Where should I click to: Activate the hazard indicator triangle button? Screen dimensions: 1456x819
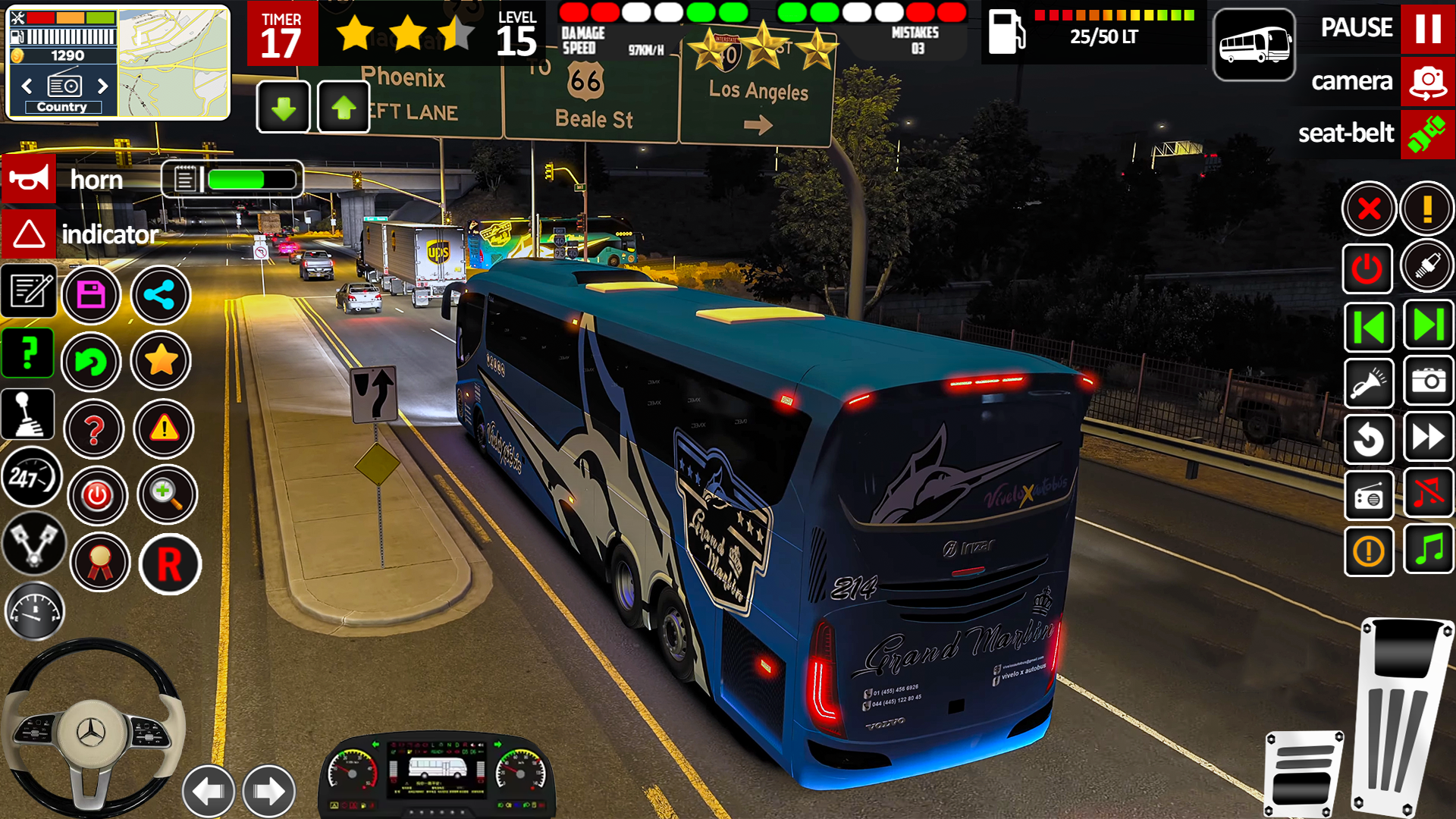tap(29, 234)
